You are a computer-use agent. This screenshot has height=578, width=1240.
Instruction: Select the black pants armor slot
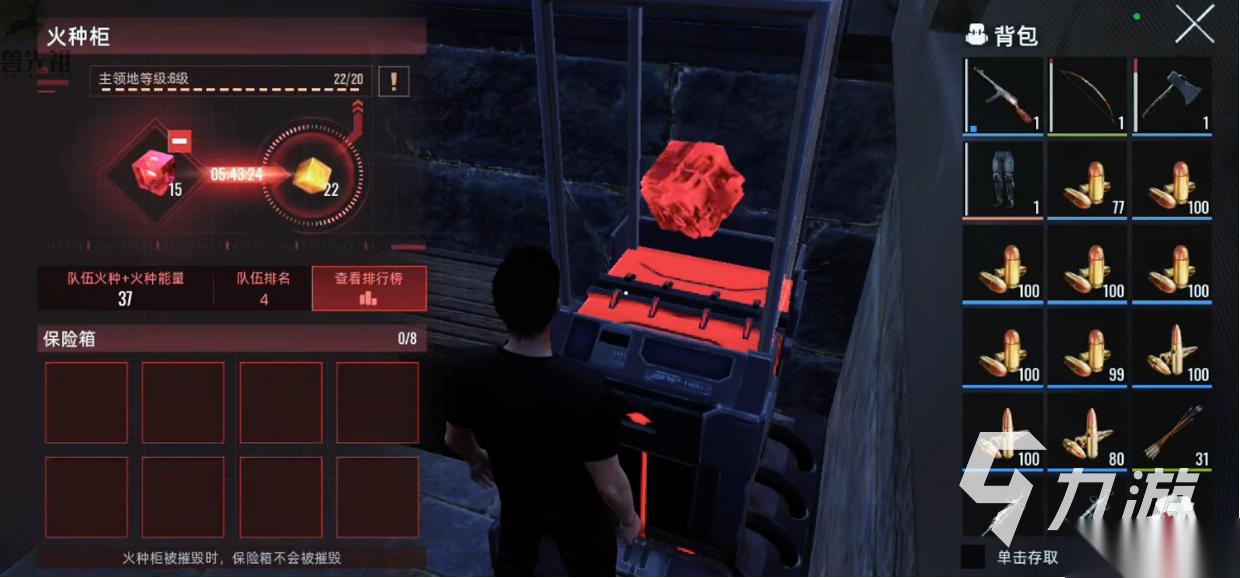point(1003,180)
